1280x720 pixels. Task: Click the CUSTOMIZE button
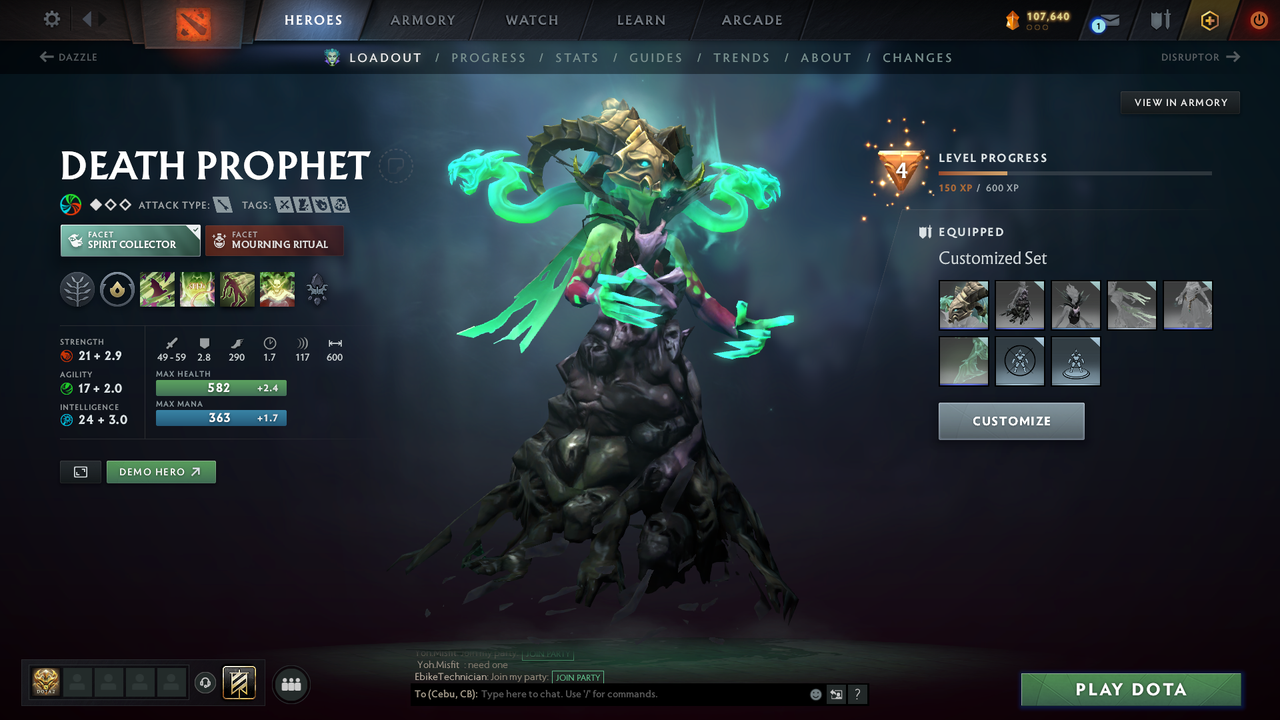coord(1011,420)
